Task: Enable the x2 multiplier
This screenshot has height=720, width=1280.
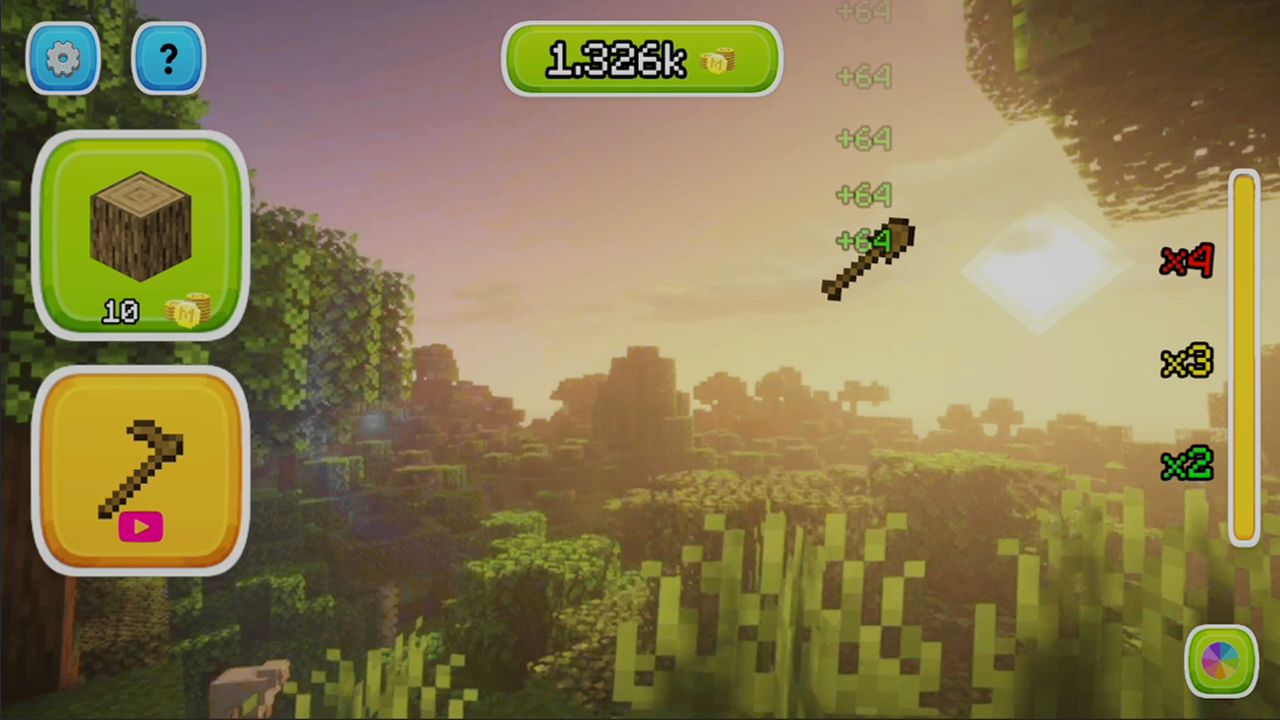Action: (1186, 465)
